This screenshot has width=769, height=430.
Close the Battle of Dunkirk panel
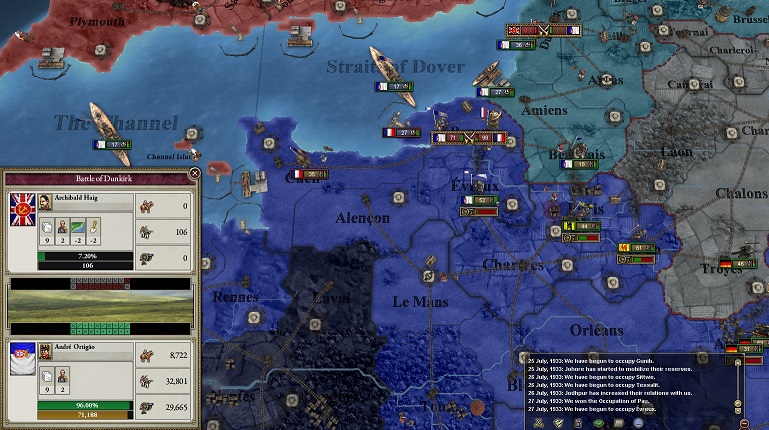pos(195,173)
